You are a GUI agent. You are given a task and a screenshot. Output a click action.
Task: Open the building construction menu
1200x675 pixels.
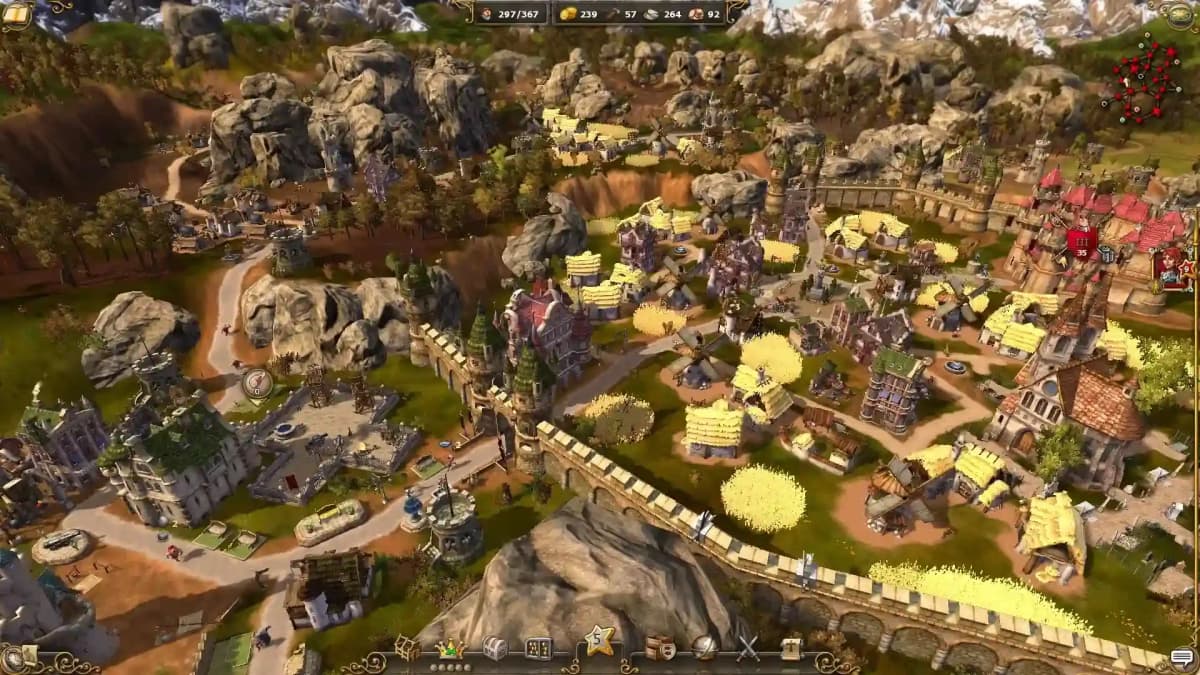[x=406, y=648]
